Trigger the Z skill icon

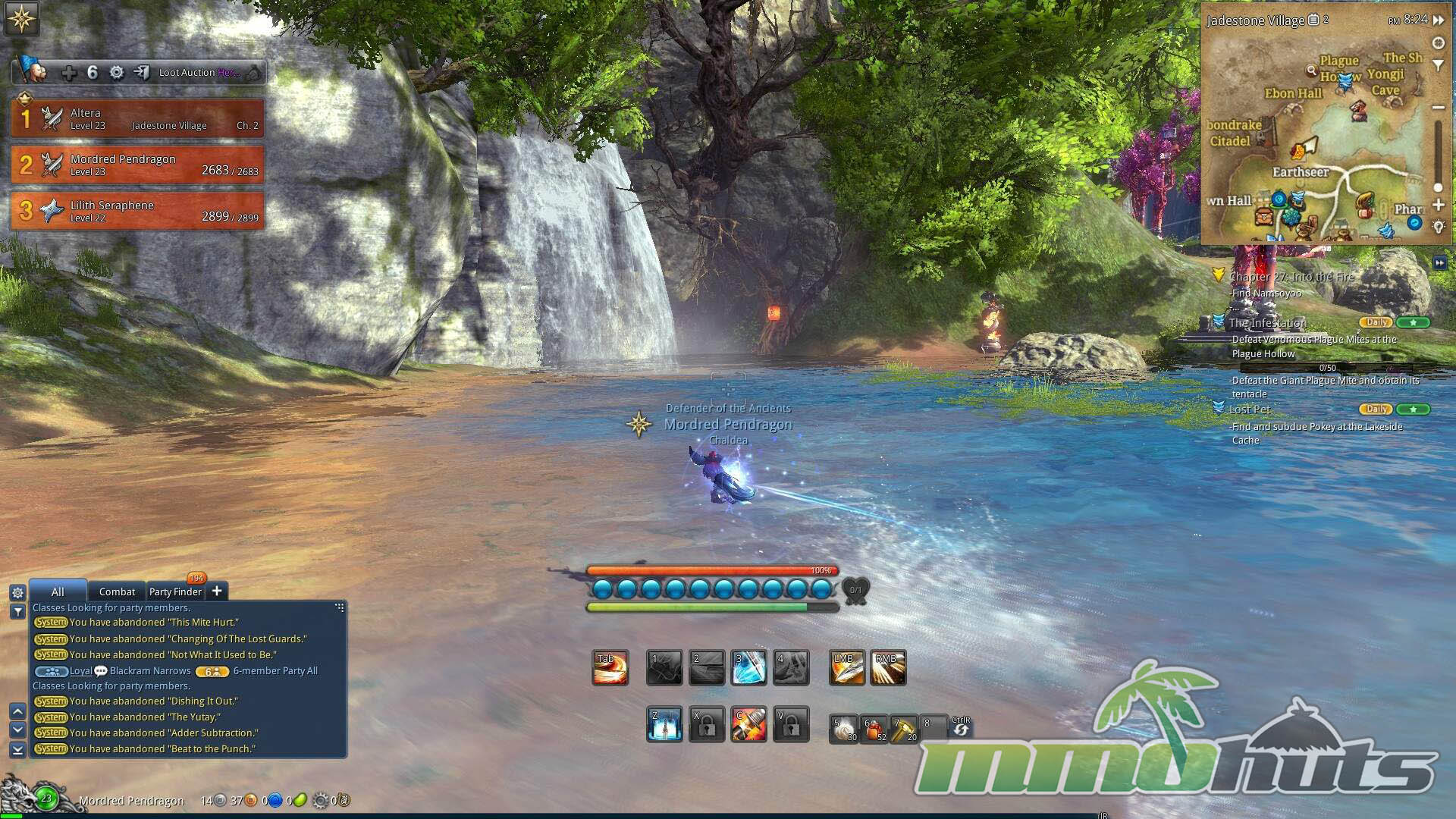pos(664,725)
